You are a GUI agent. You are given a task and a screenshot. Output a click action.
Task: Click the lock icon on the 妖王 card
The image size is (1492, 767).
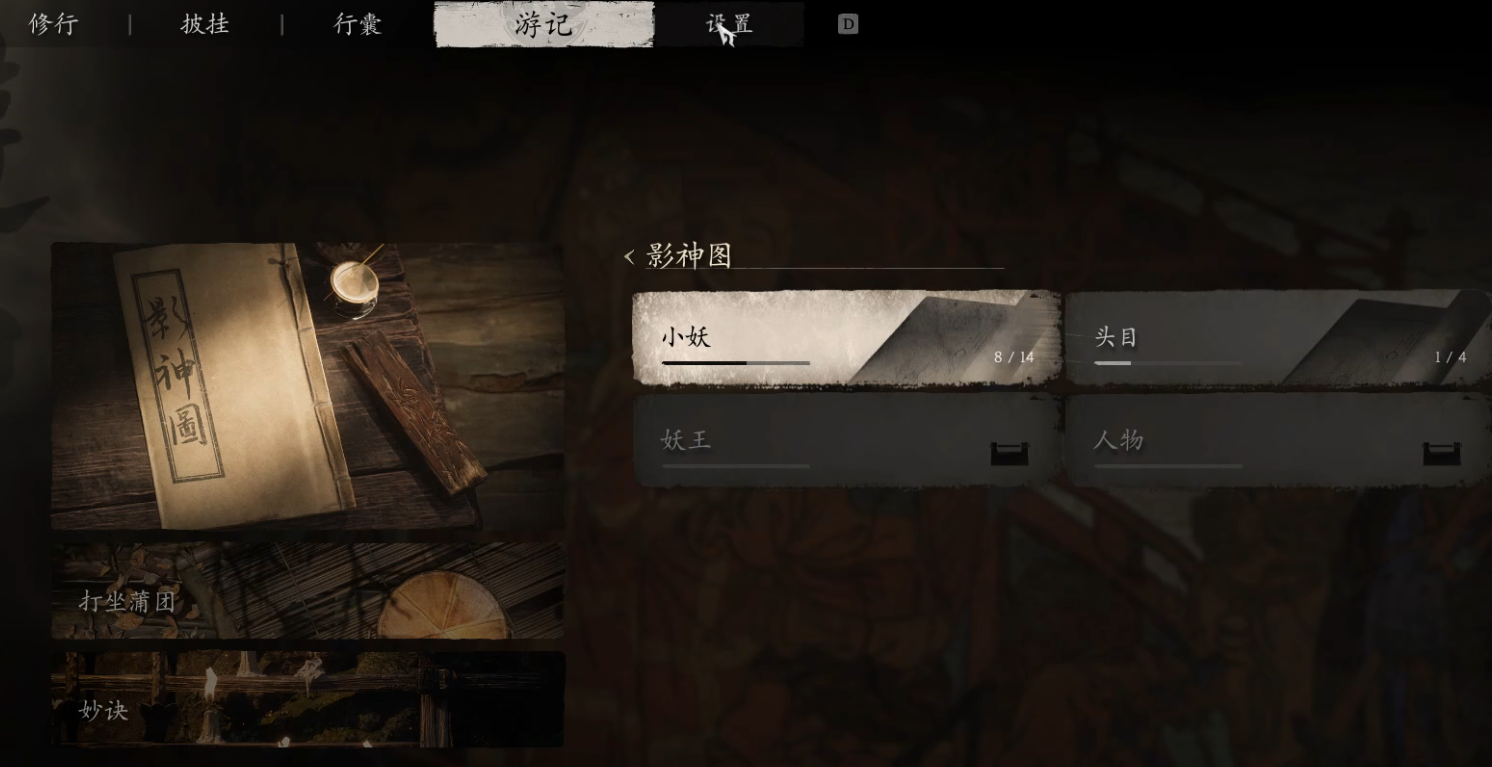tap(1010, 452)
